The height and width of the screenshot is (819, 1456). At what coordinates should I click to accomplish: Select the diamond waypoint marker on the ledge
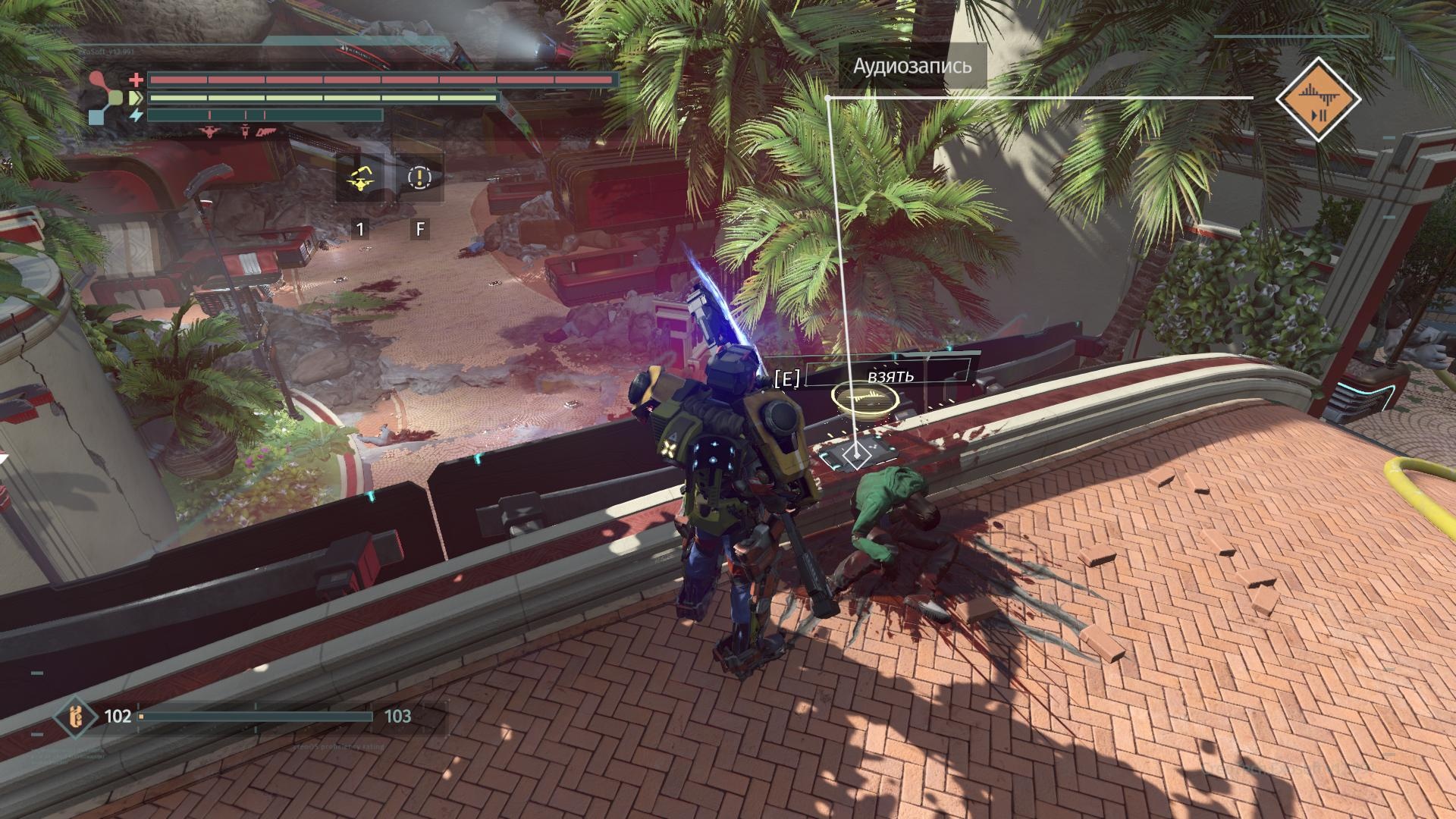click(858, 456)
